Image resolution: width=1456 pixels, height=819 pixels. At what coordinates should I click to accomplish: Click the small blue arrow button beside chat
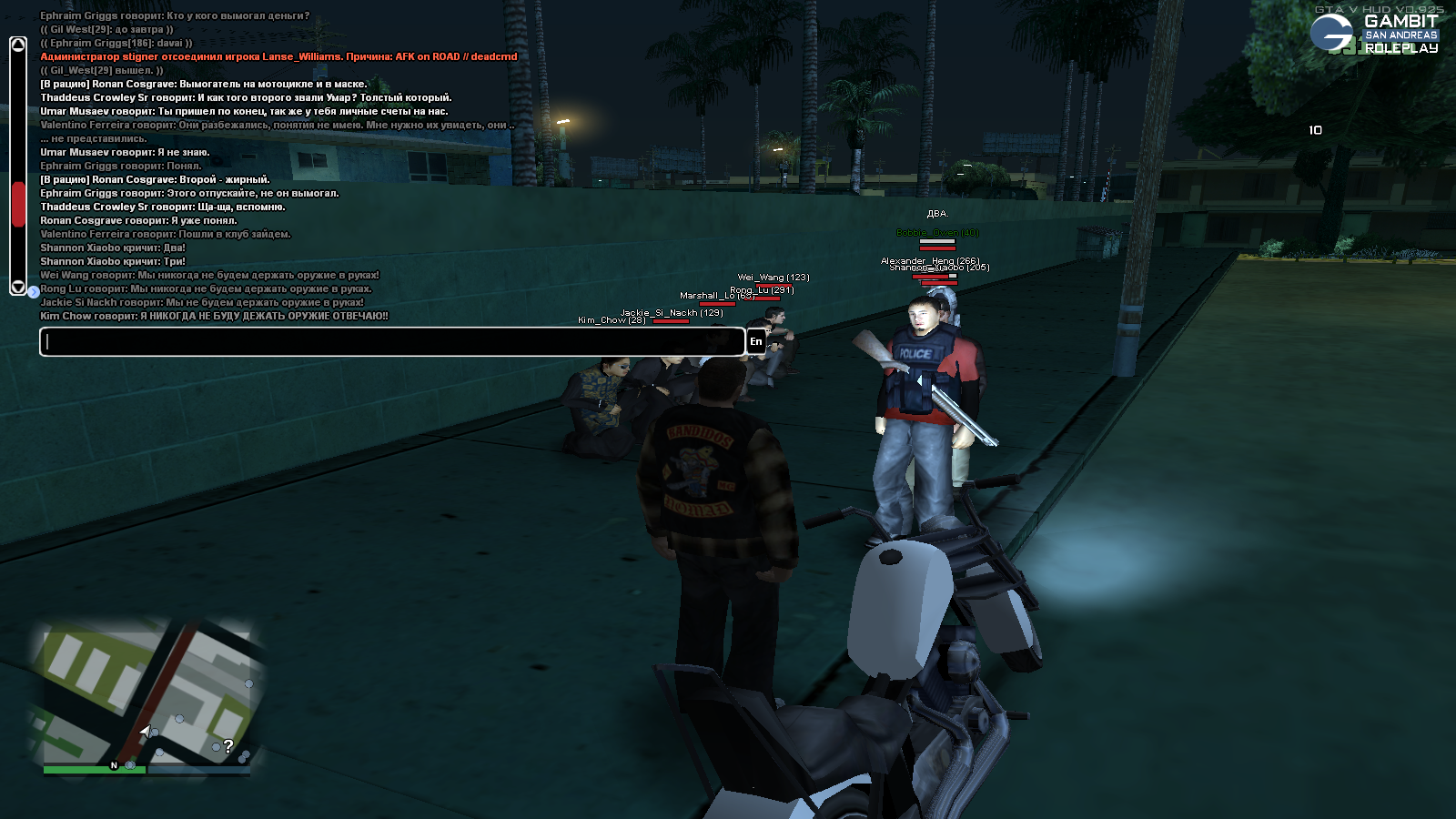tap(34, 292)
